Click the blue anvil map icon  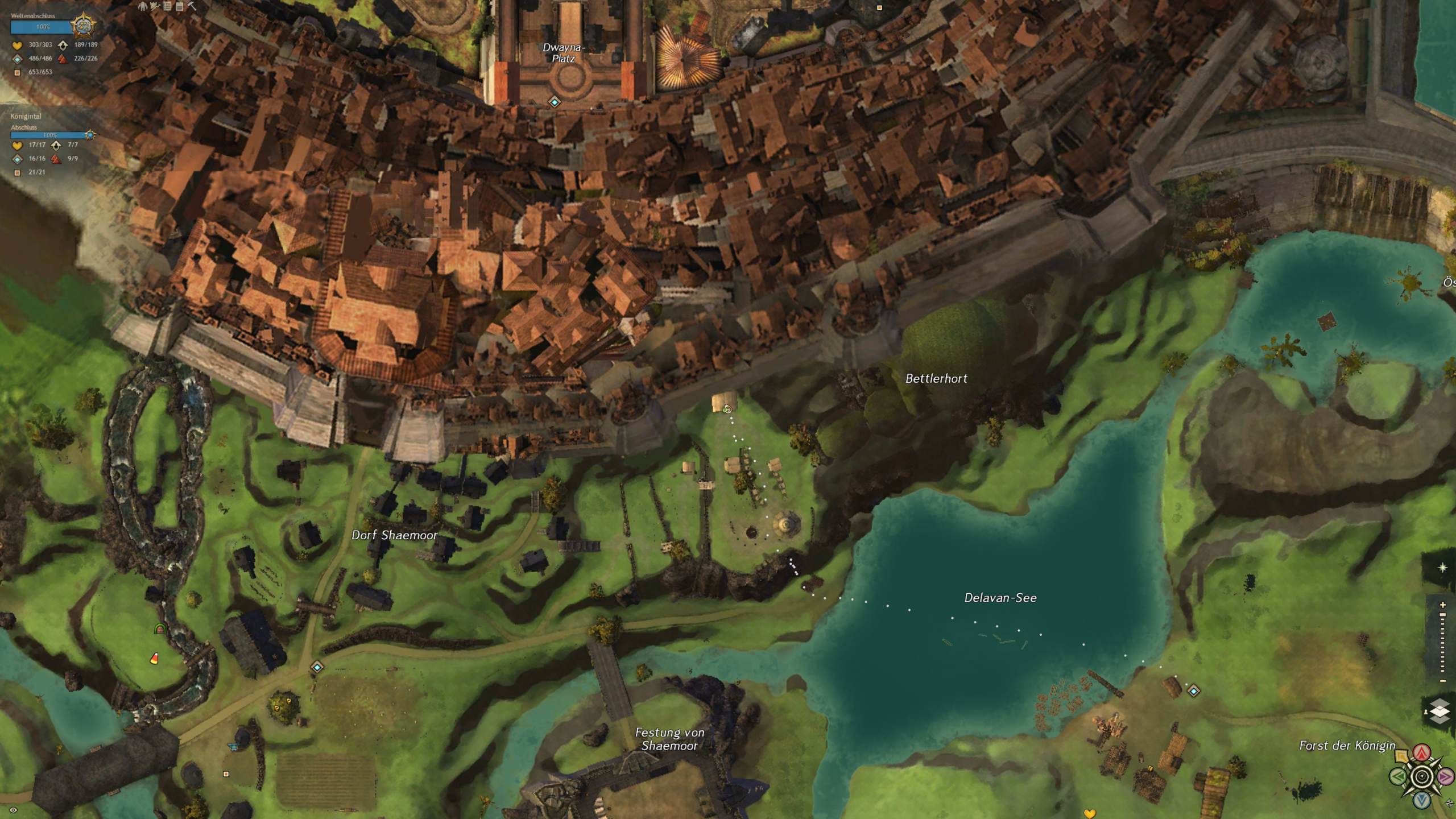[233, 746]
